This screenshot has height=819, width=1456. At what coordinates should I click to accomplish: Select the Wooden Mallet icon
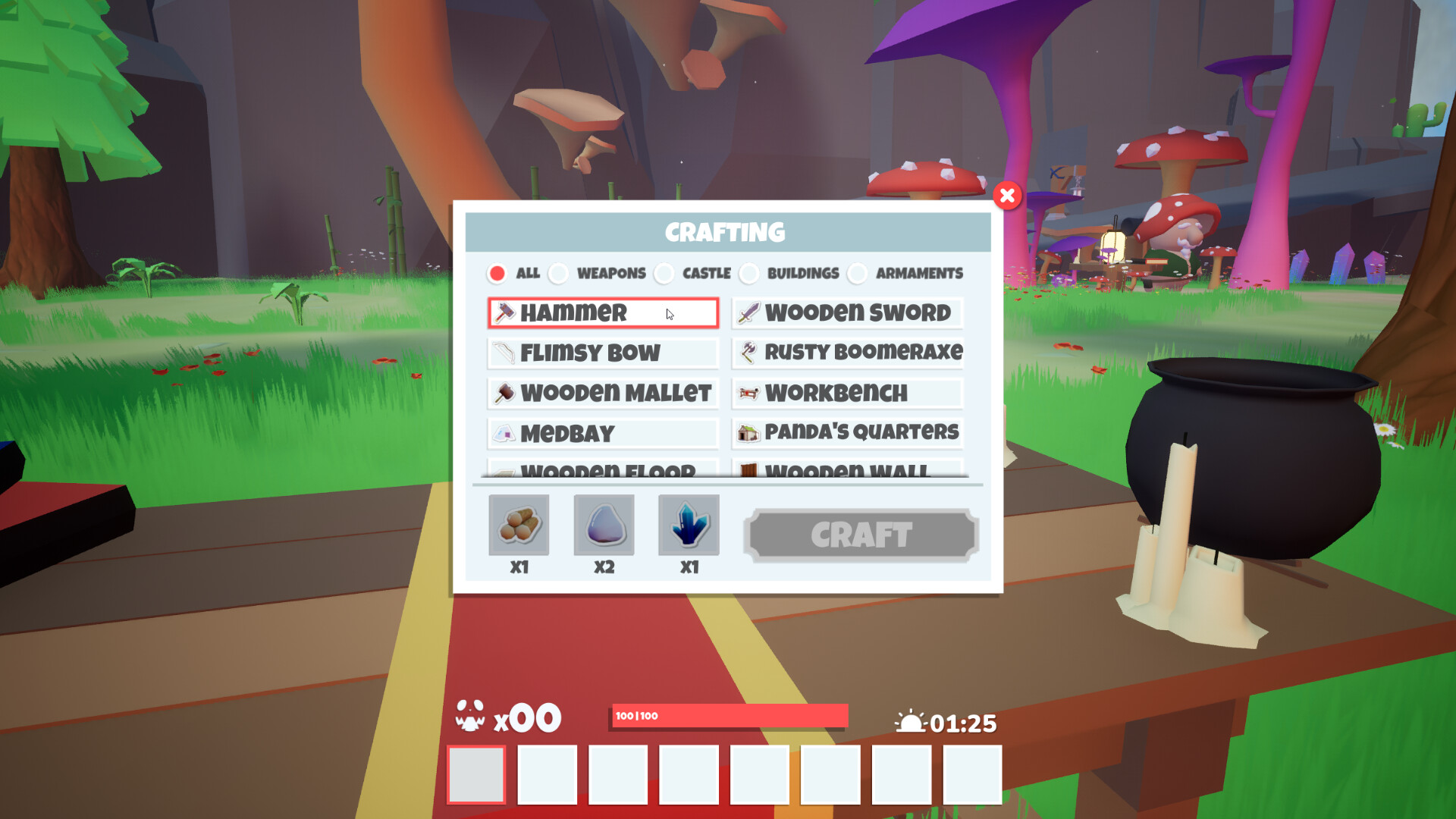[x=504, y=393]
